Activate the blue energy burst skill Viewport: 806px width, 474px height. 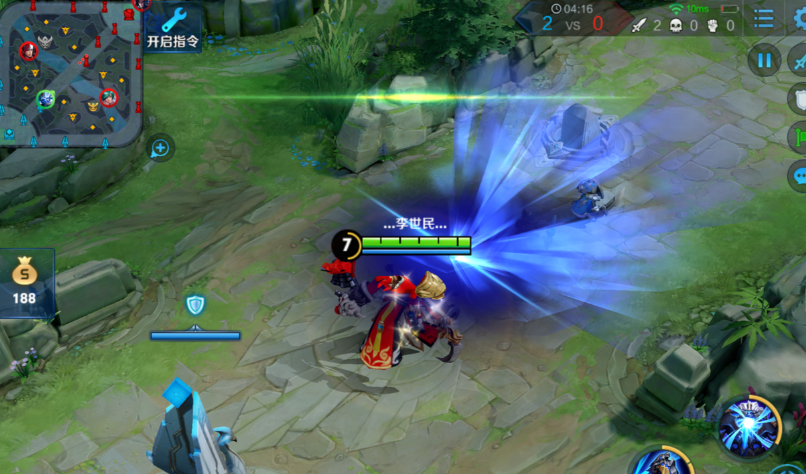(x=749, y=424)
